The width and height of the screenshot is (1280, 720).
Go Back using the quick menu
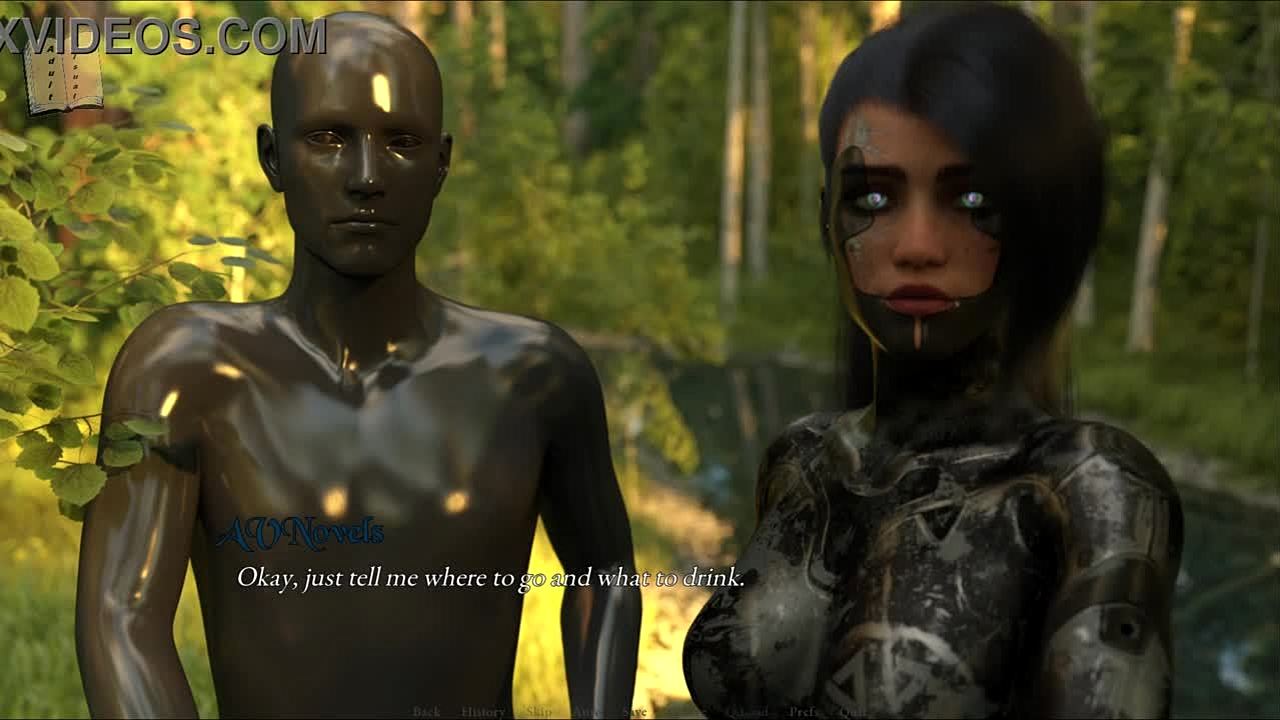426,712
